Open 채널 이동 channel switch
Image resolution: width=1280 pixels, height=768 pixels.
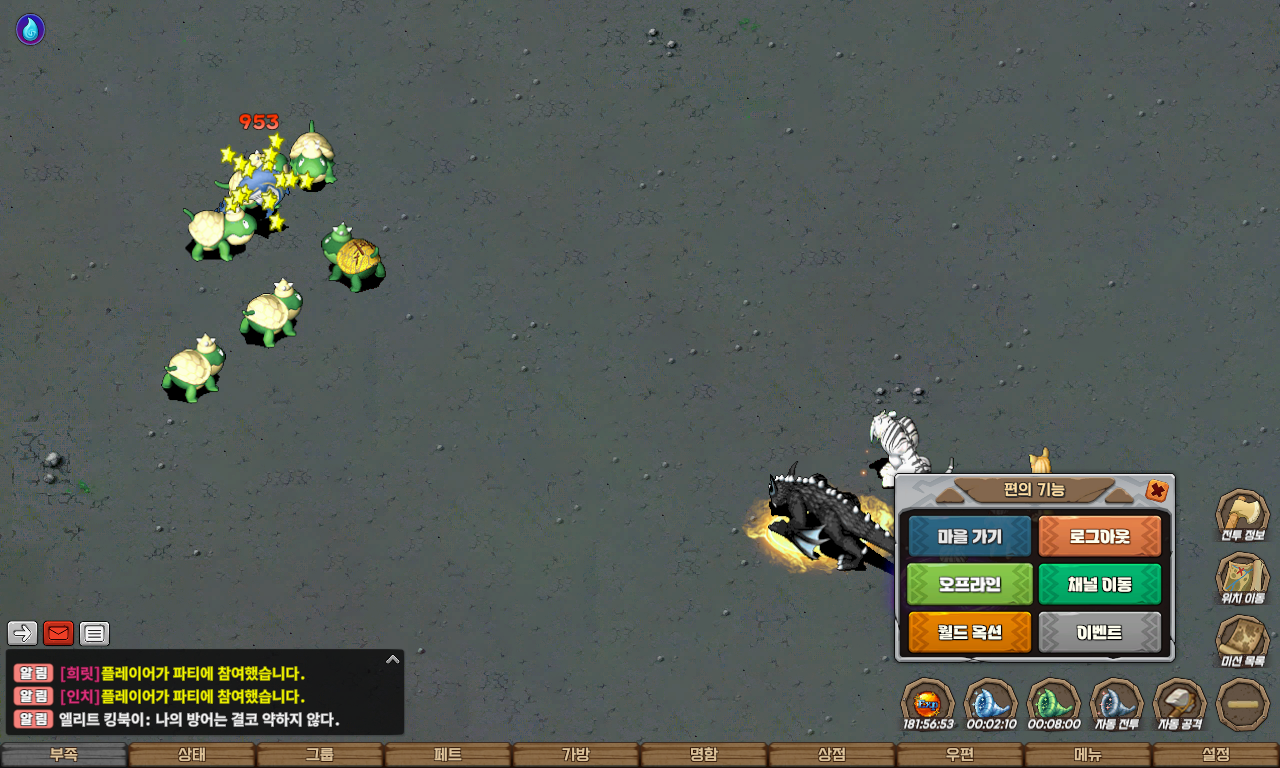1100,584
